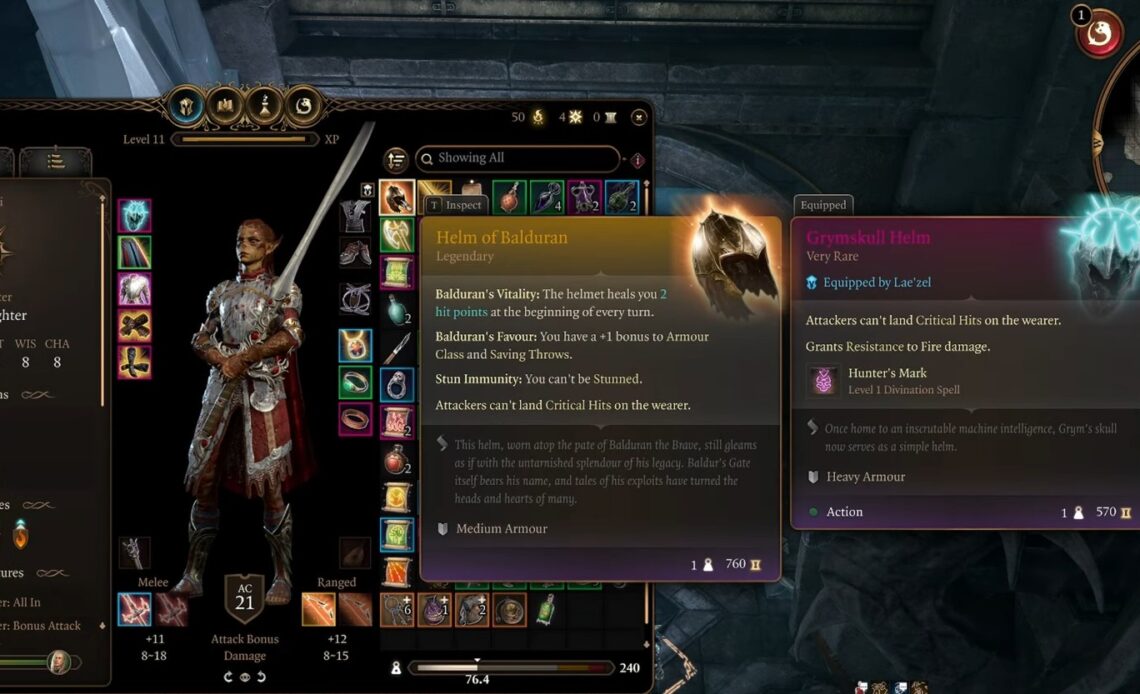Click the main-hand melee weapon slot
1140x694 pixels.
coord(134,609)
